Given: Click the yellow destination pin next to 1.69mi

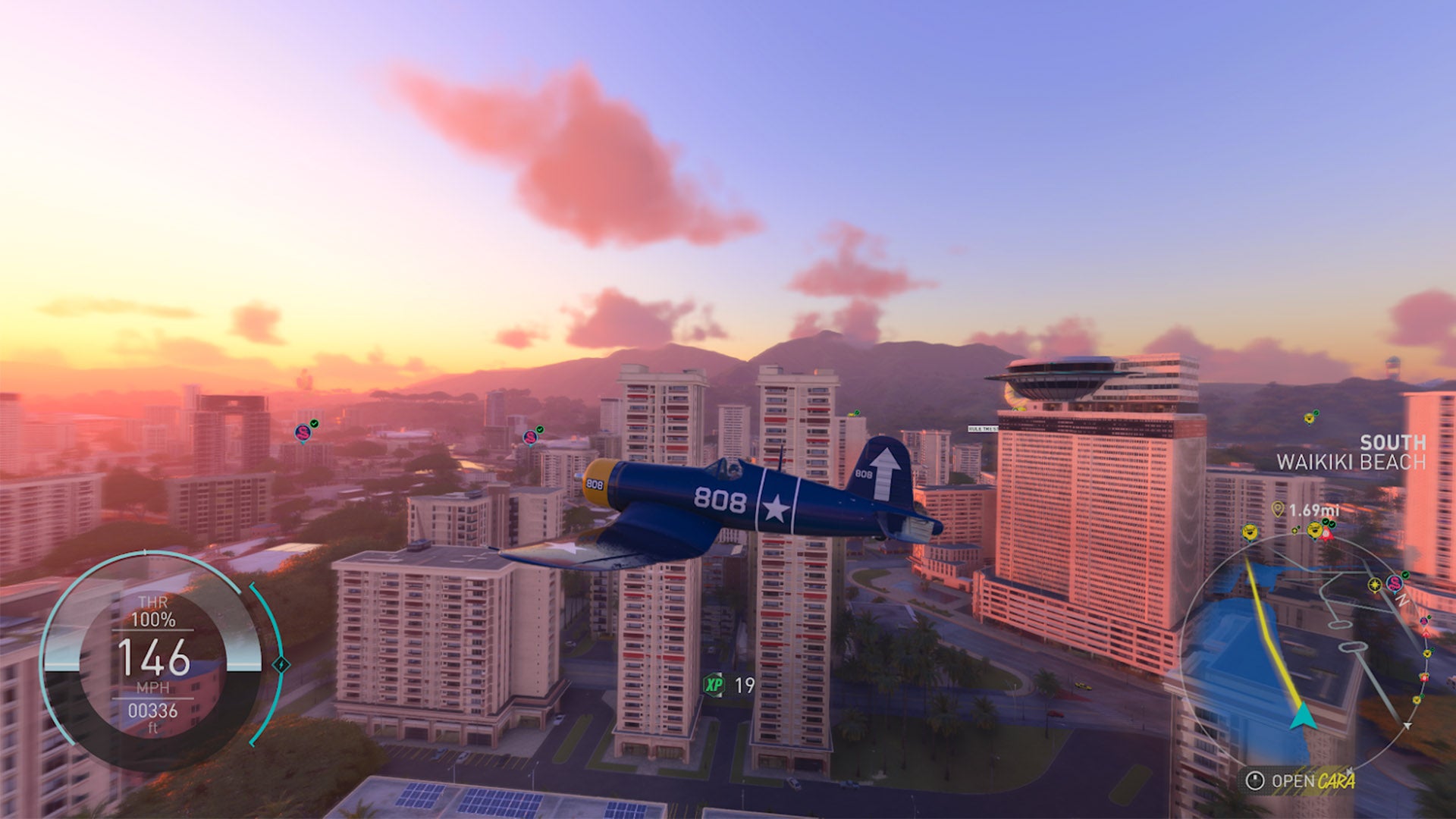Looking at the screenshot, I should pos(1277,508).
